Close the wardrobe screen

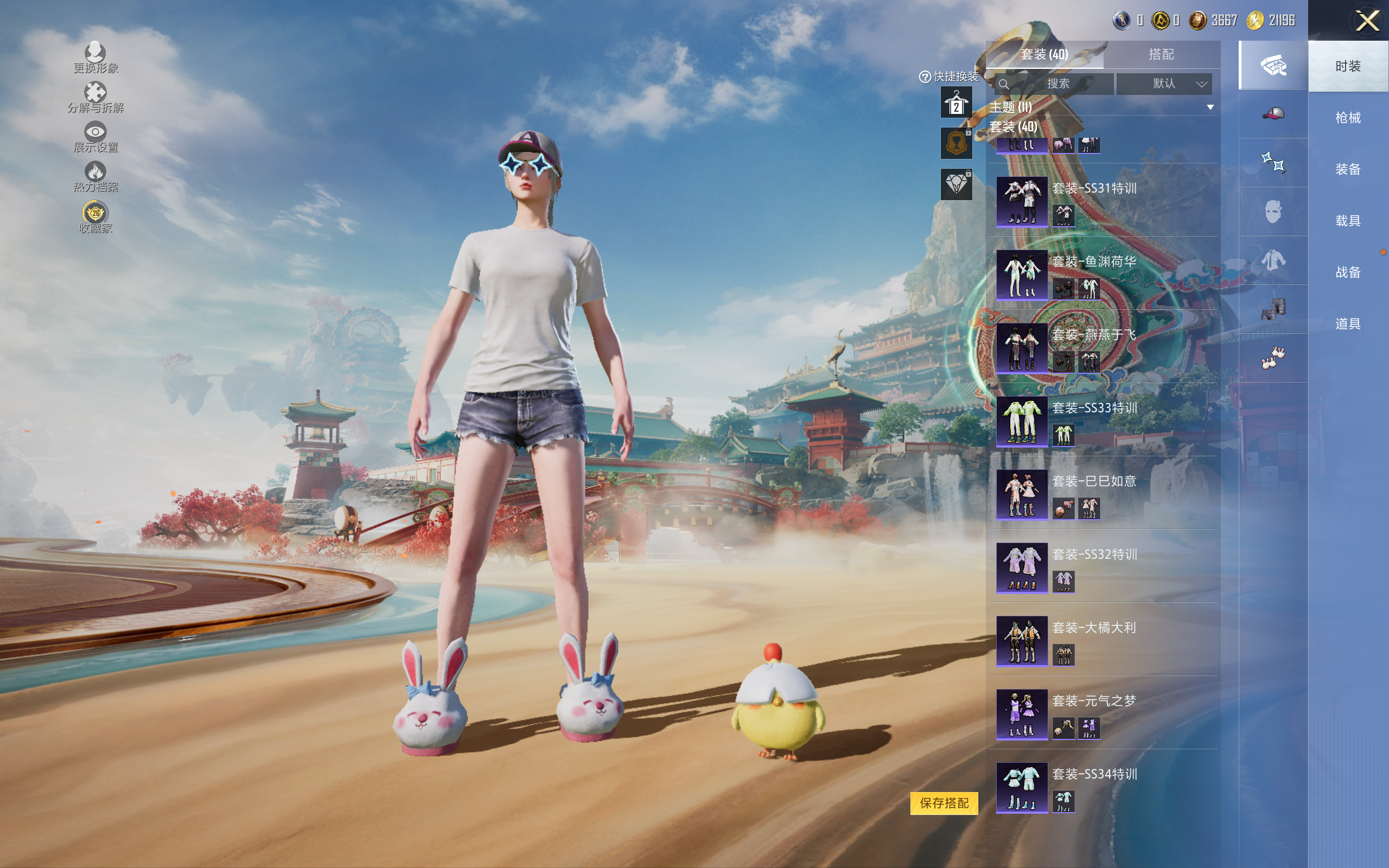pos(1367,21)
